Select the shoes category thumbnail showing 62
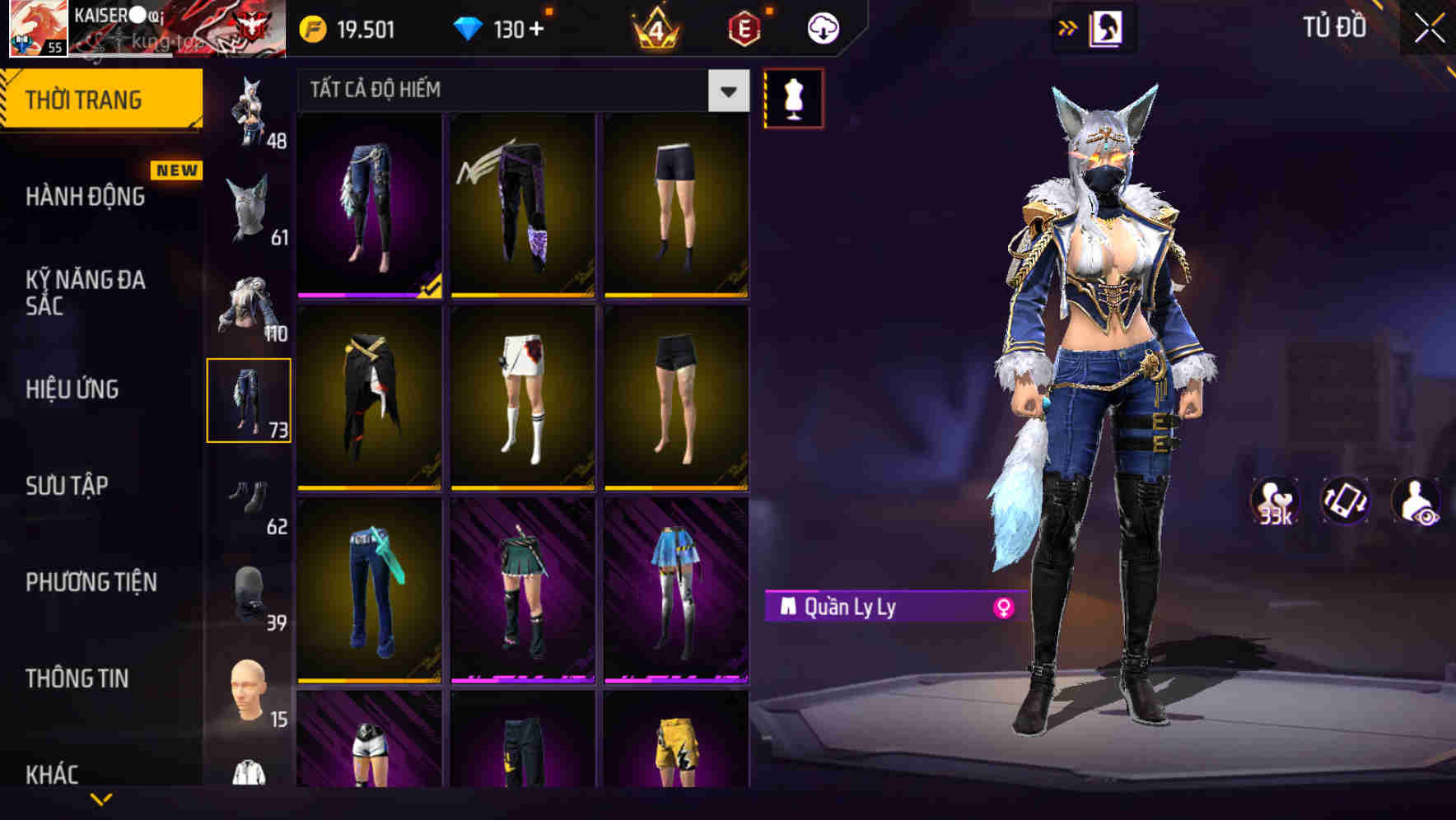 tap(250, 500)
